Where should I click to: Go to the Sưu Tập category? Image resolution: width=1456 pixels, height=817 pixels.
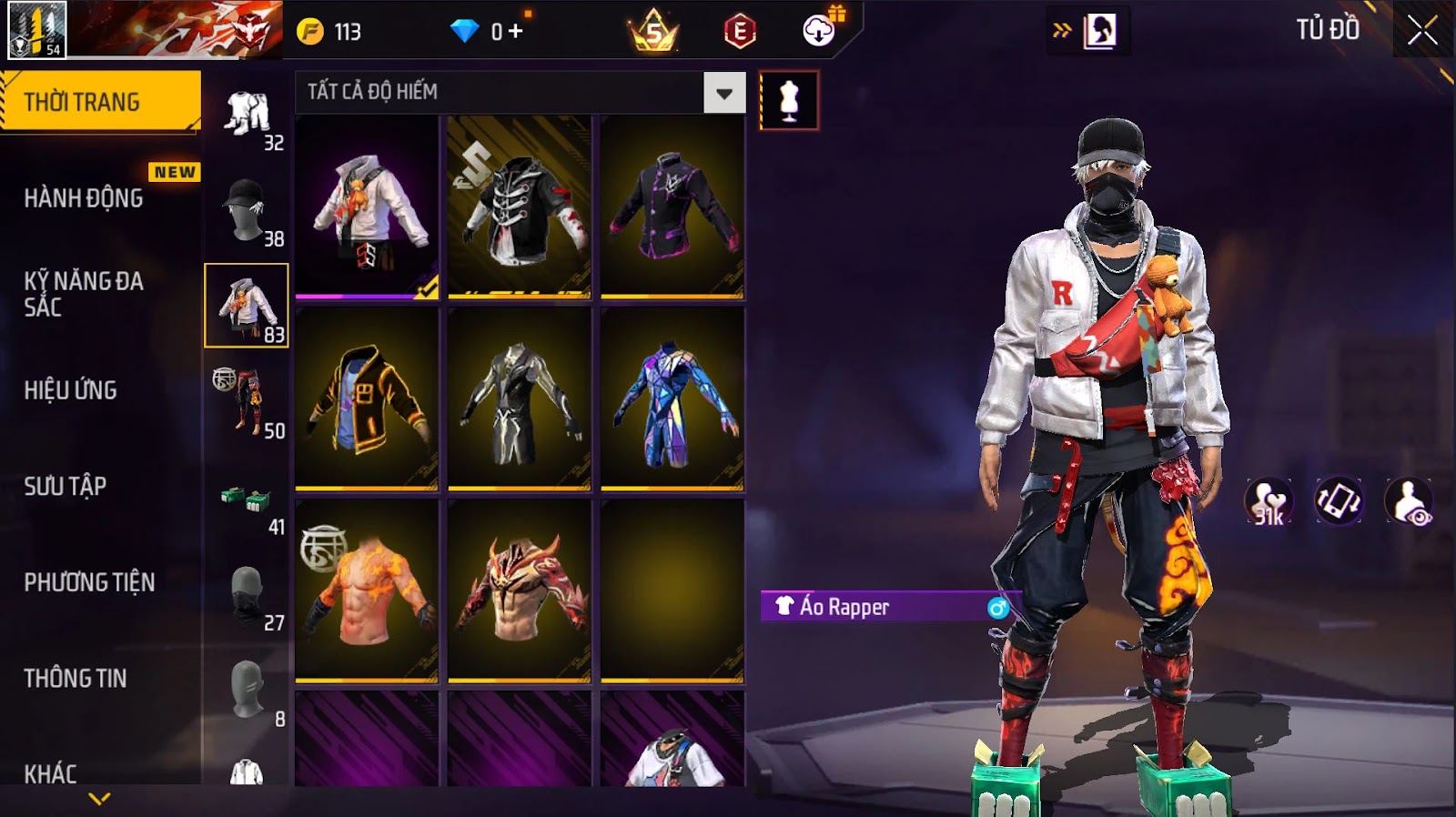pyautogui.click(x=66, y=487)
